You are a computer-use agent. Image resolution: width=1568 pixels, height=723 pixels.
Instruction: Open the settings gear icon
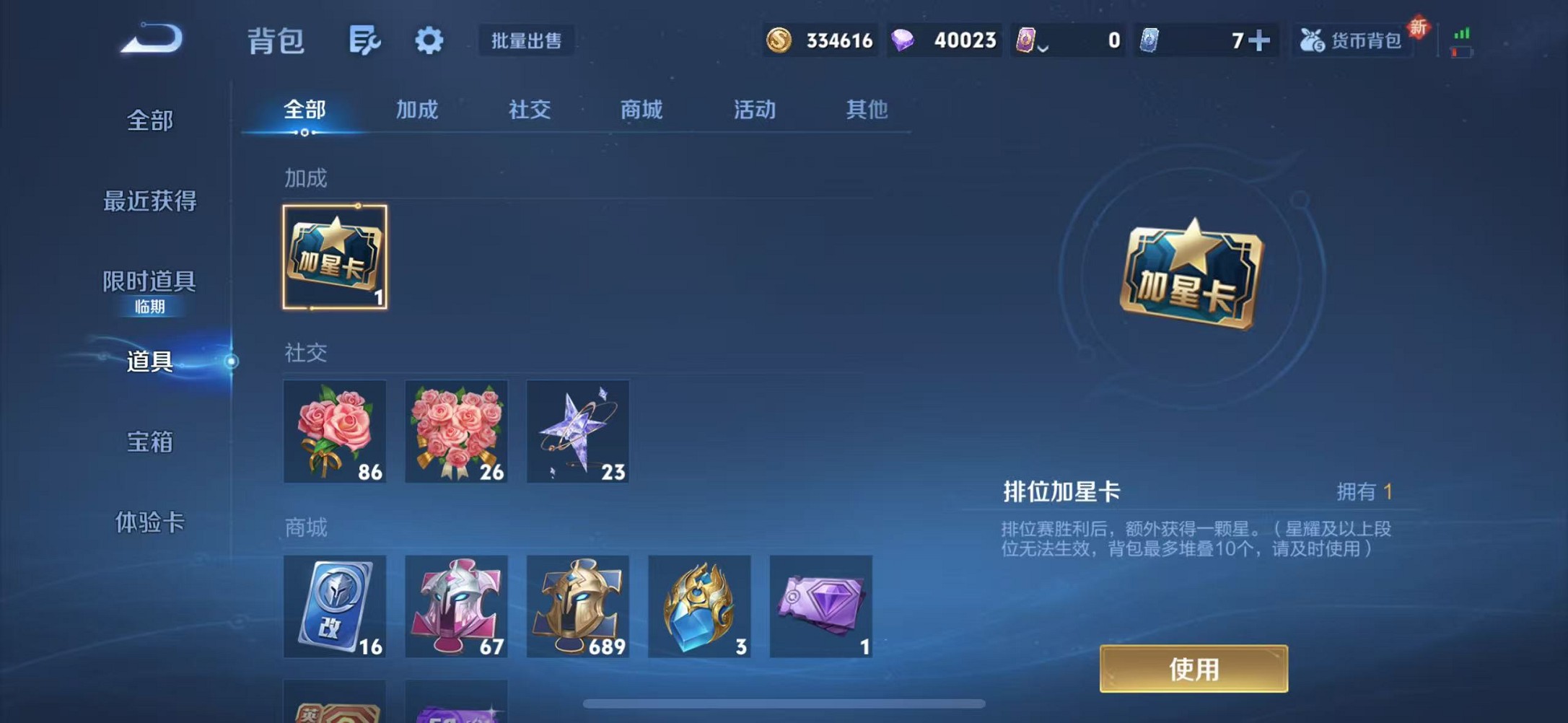429,41
